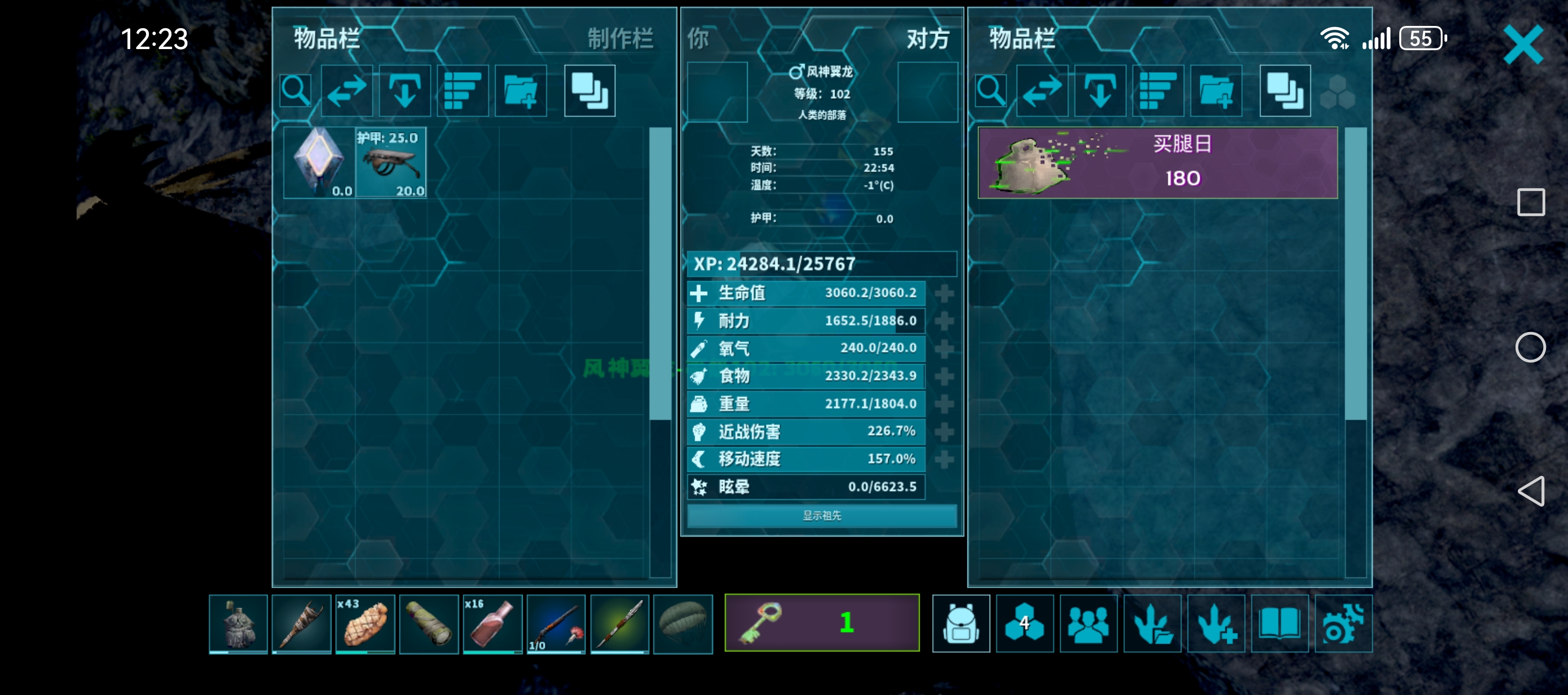Select the x43 food hotbar slot
Image resolution: width=1568 pixels, height=695 pixels.
pos(364,624)
